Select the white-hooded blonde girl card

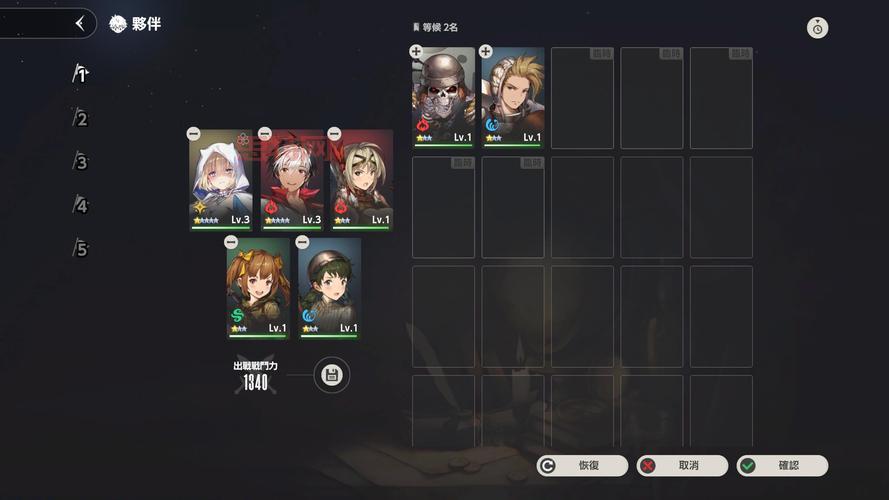point(221,180)
